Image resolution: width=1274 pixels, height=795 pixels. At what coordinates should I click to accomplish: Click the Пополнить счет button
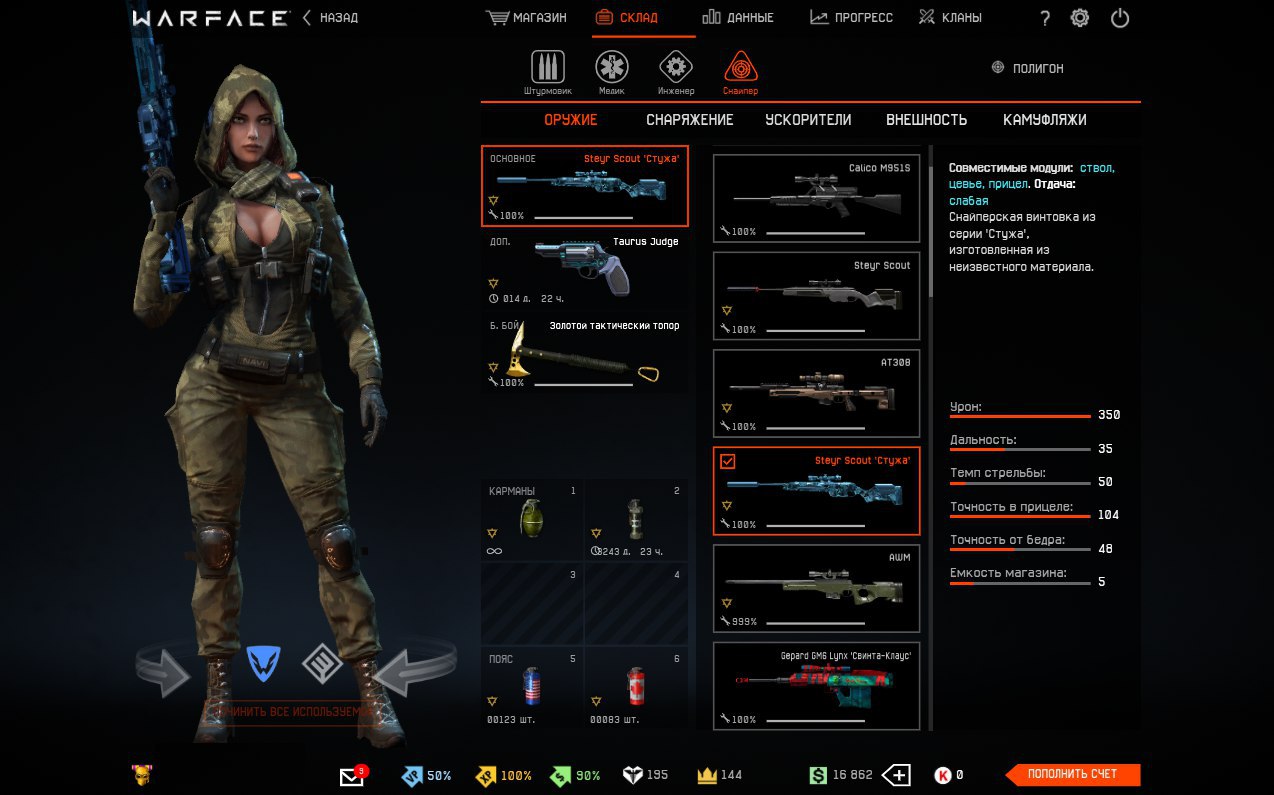click(x=1072, y=774)
